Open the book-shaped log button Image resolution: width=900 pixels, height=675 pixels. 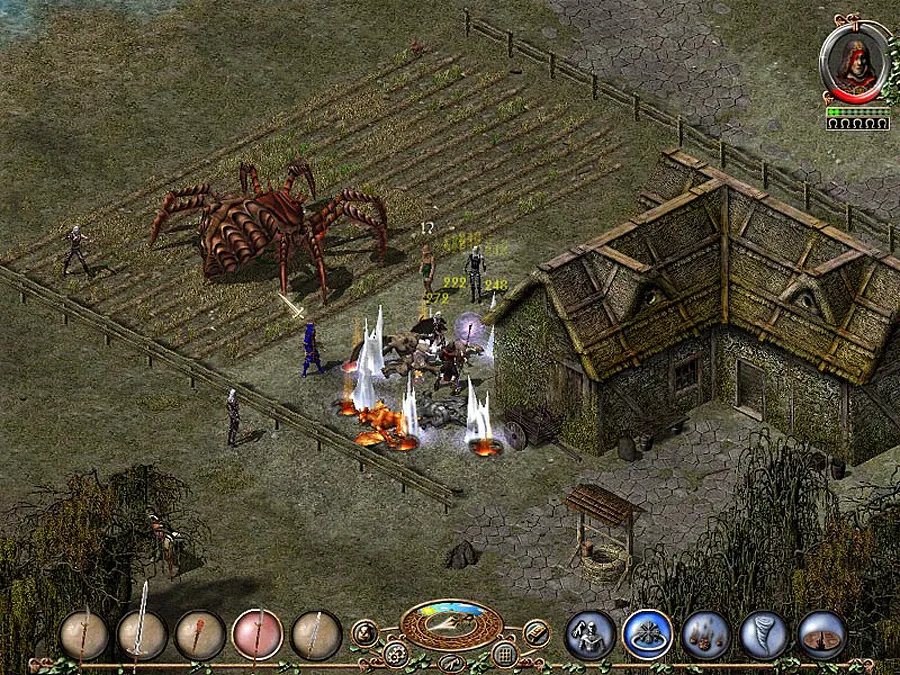coord(537,632)
